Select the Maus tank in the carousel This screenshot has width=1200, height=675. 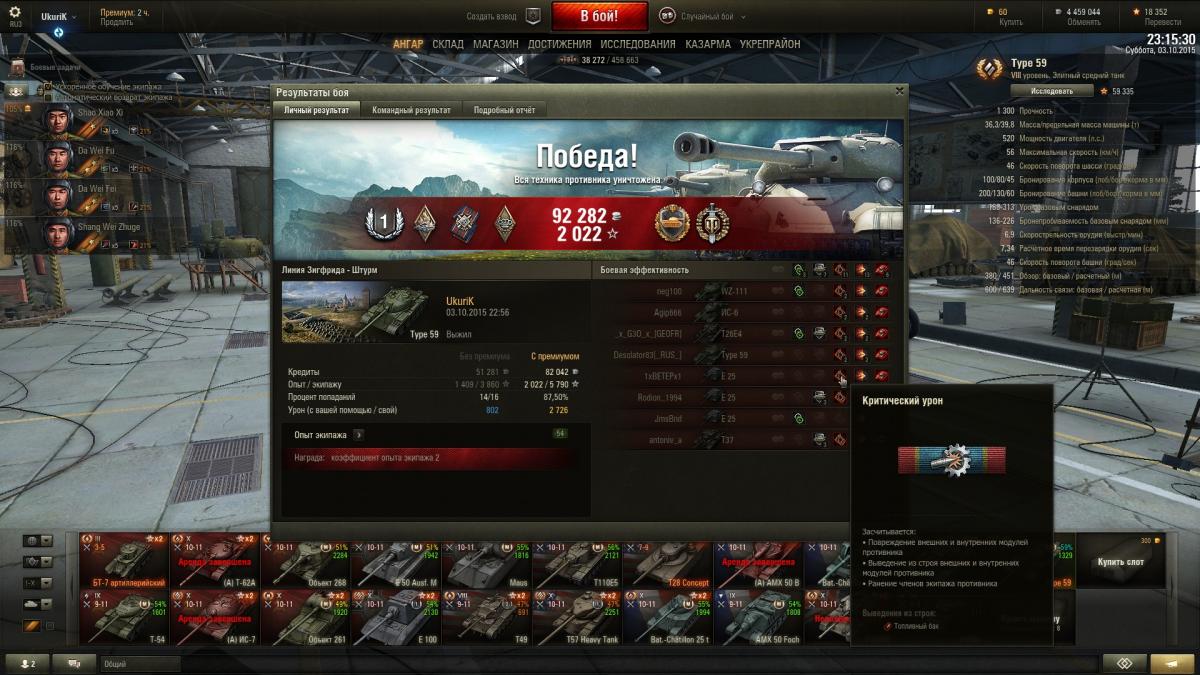[487, 566]
